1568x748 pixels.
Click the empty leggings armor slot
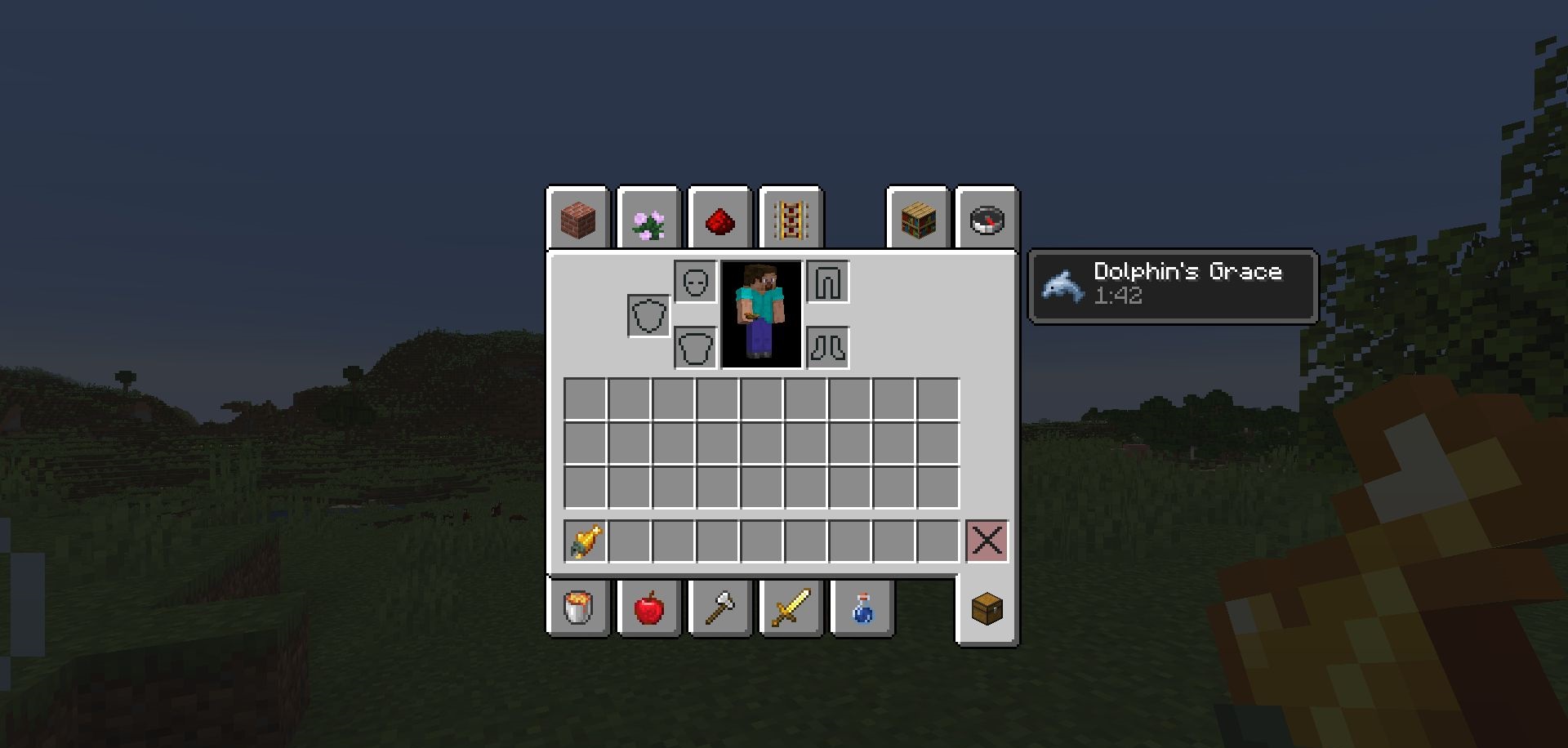(x=828, y=282)
